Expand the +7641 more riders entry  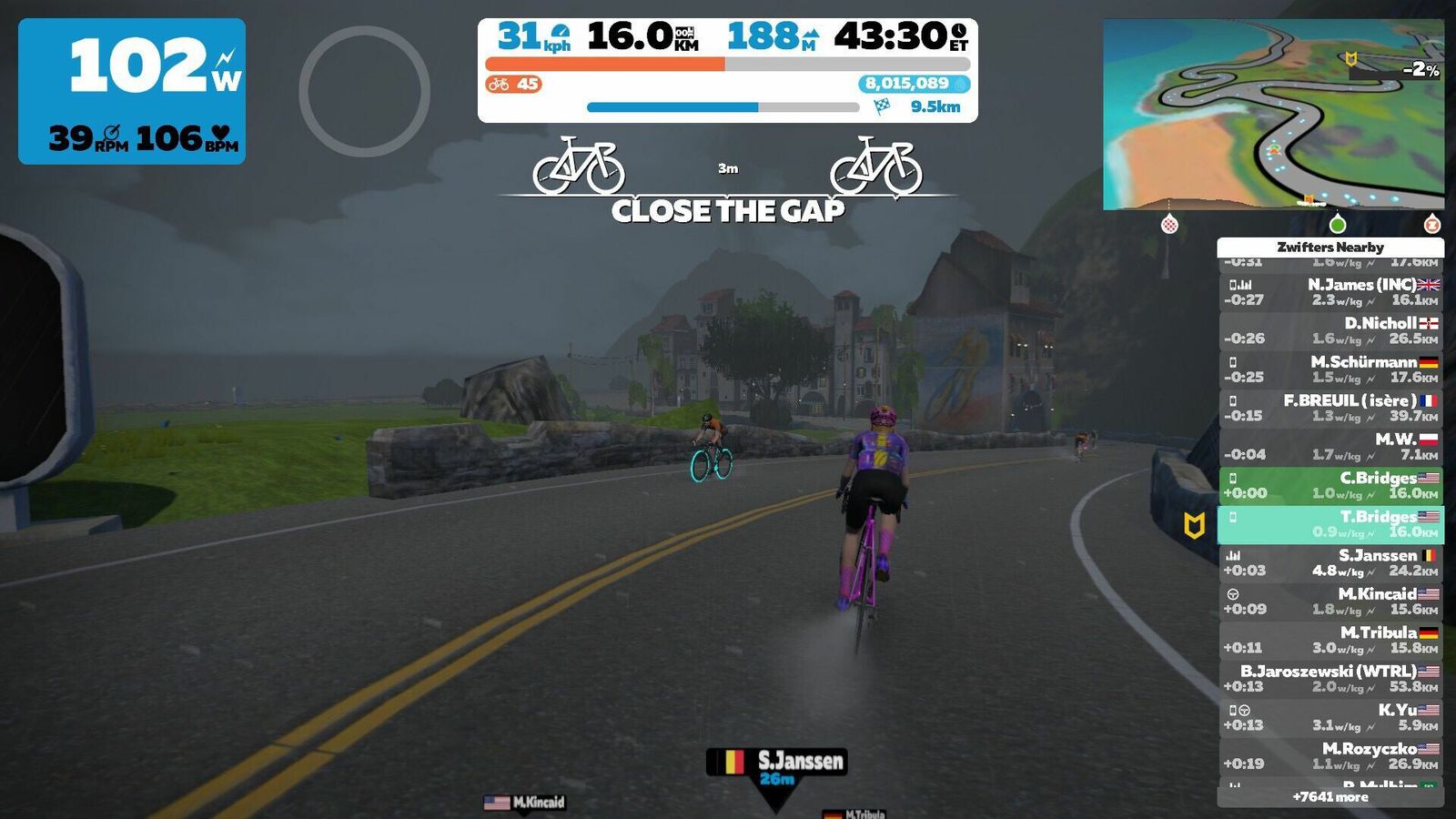pyautogui.click(x=1330, y=797)
